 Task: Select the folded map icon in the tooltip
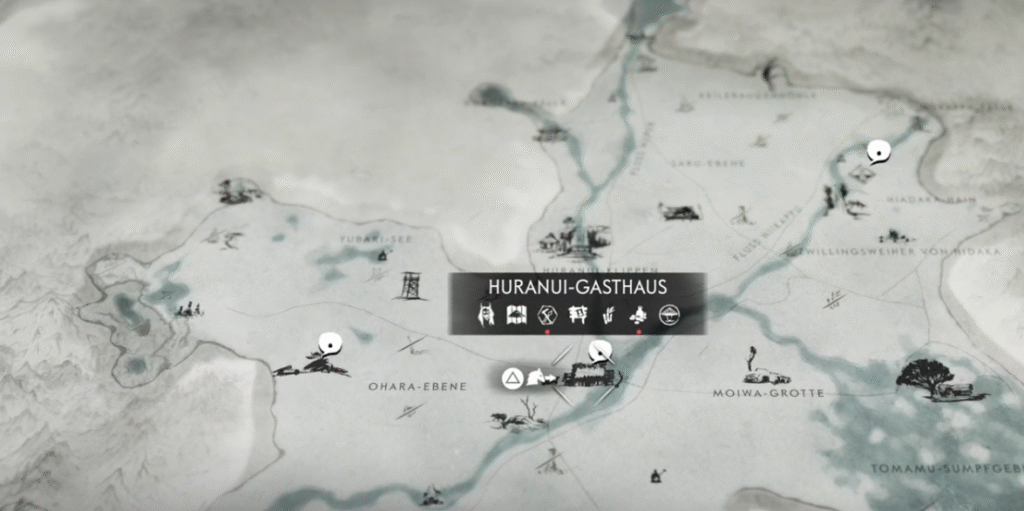(517, 315)
